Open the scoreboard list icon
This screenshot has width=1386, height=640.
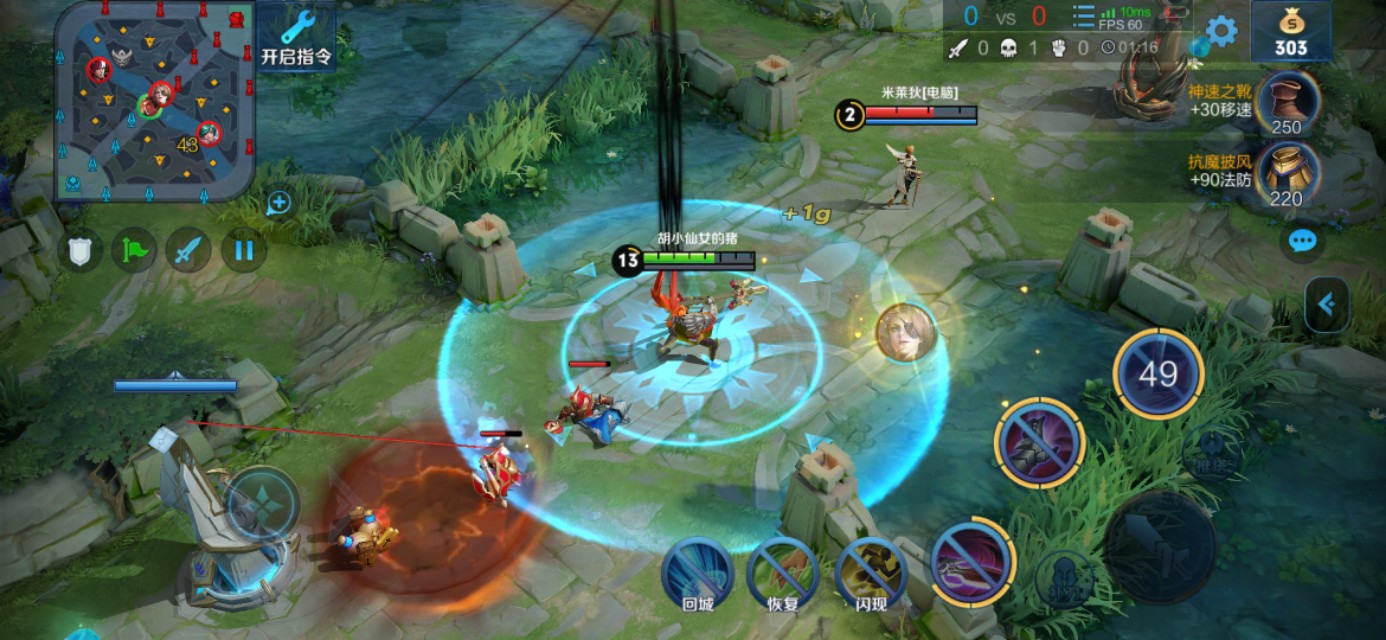click(x=1084, y=17)
